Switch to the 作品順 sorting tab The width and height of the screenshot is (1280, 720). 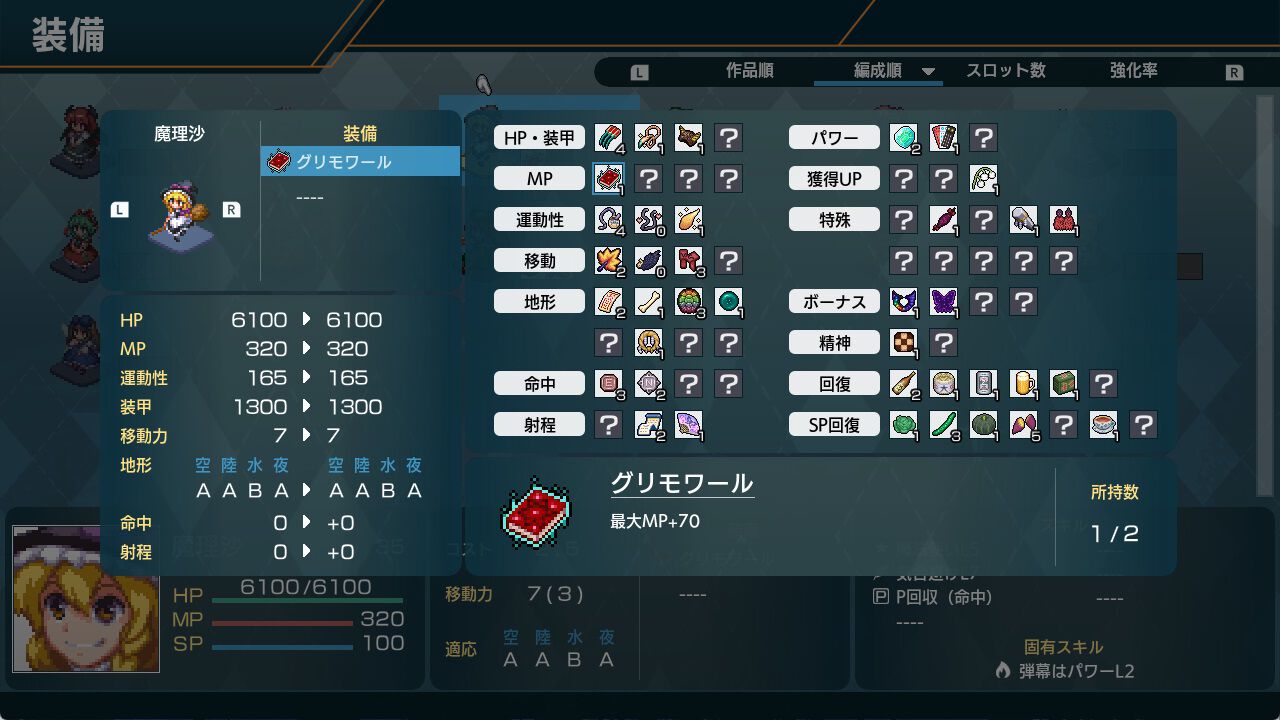pyautogui.click(x=752, y=71)
